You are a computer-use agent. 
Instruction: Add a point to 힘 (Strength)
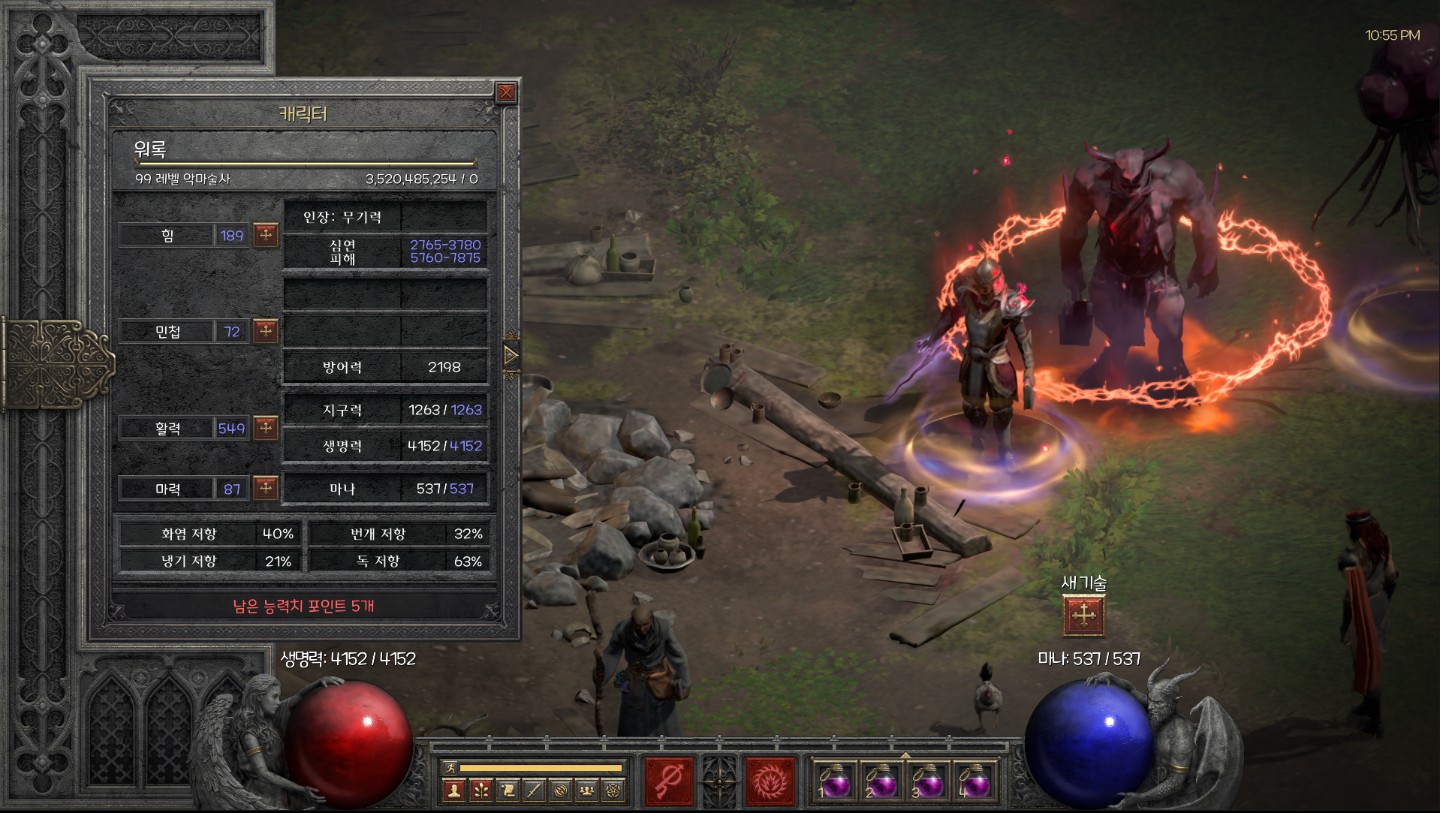tap(266, 235)
